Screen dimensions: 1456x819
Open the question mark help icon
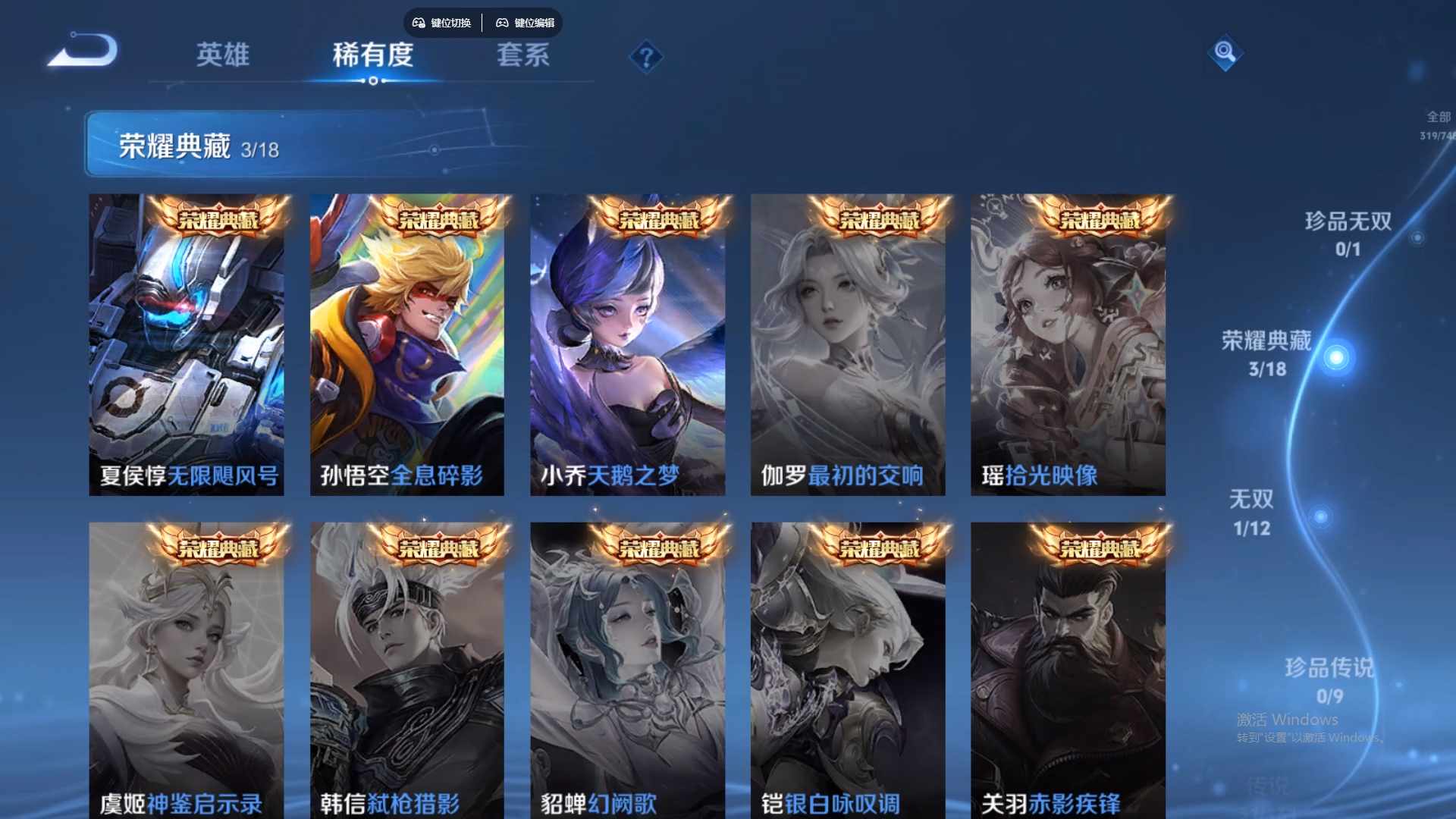(646, 58)
